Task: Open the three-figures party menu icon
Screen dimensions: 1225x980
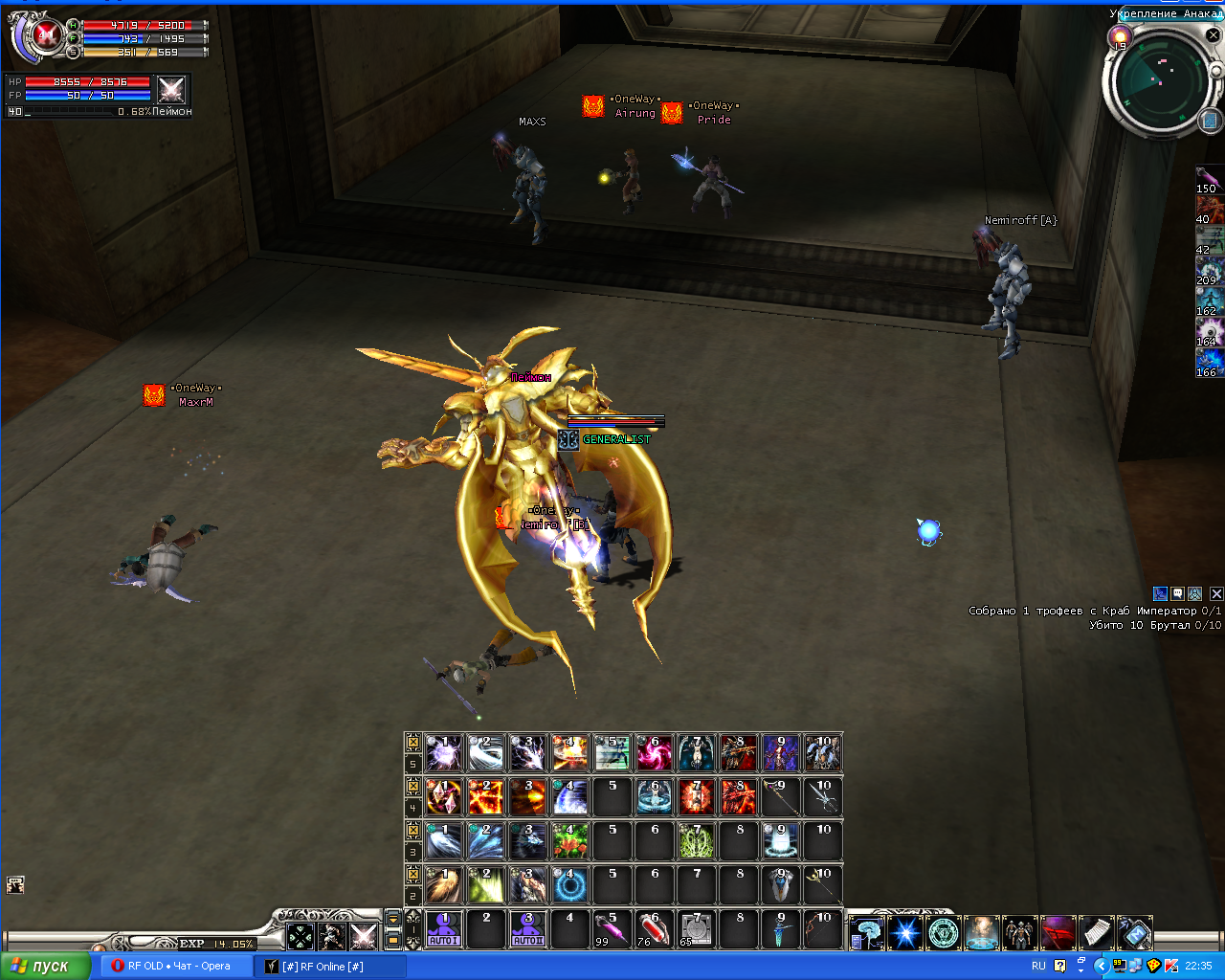Action: pos(1019,932)
